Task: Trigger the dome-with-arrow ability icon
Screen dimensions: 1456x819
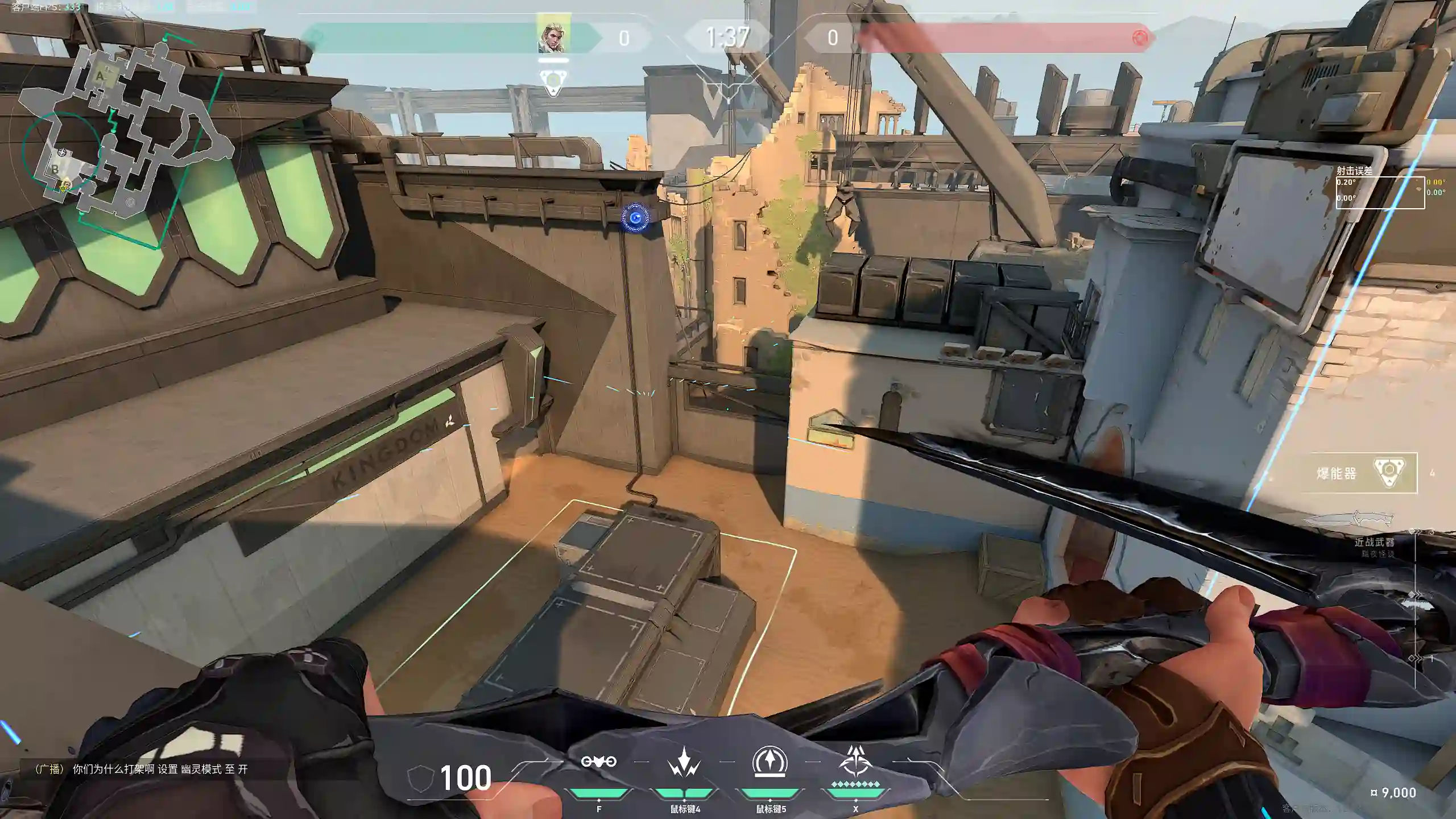Action: coord(770,762)
